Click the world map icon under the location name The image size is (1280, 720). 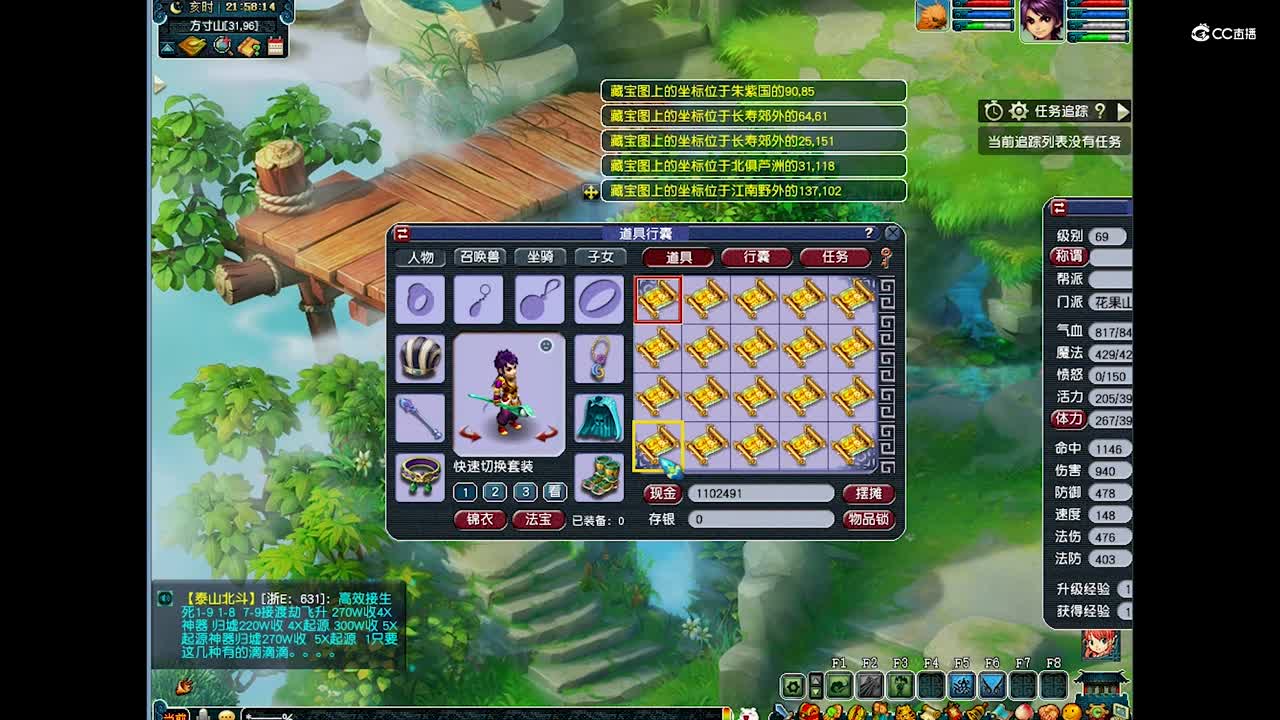tap(191, 46)
